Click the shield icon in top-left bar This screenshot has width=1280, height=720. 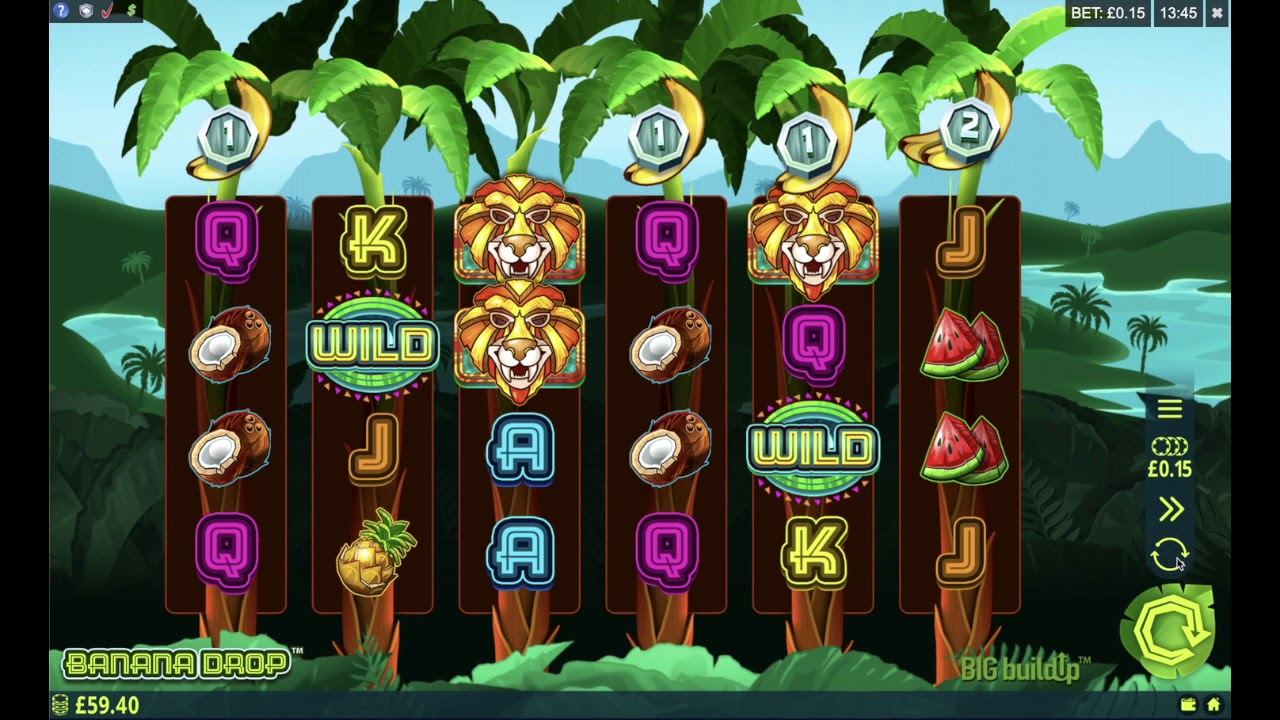[87, 11]
